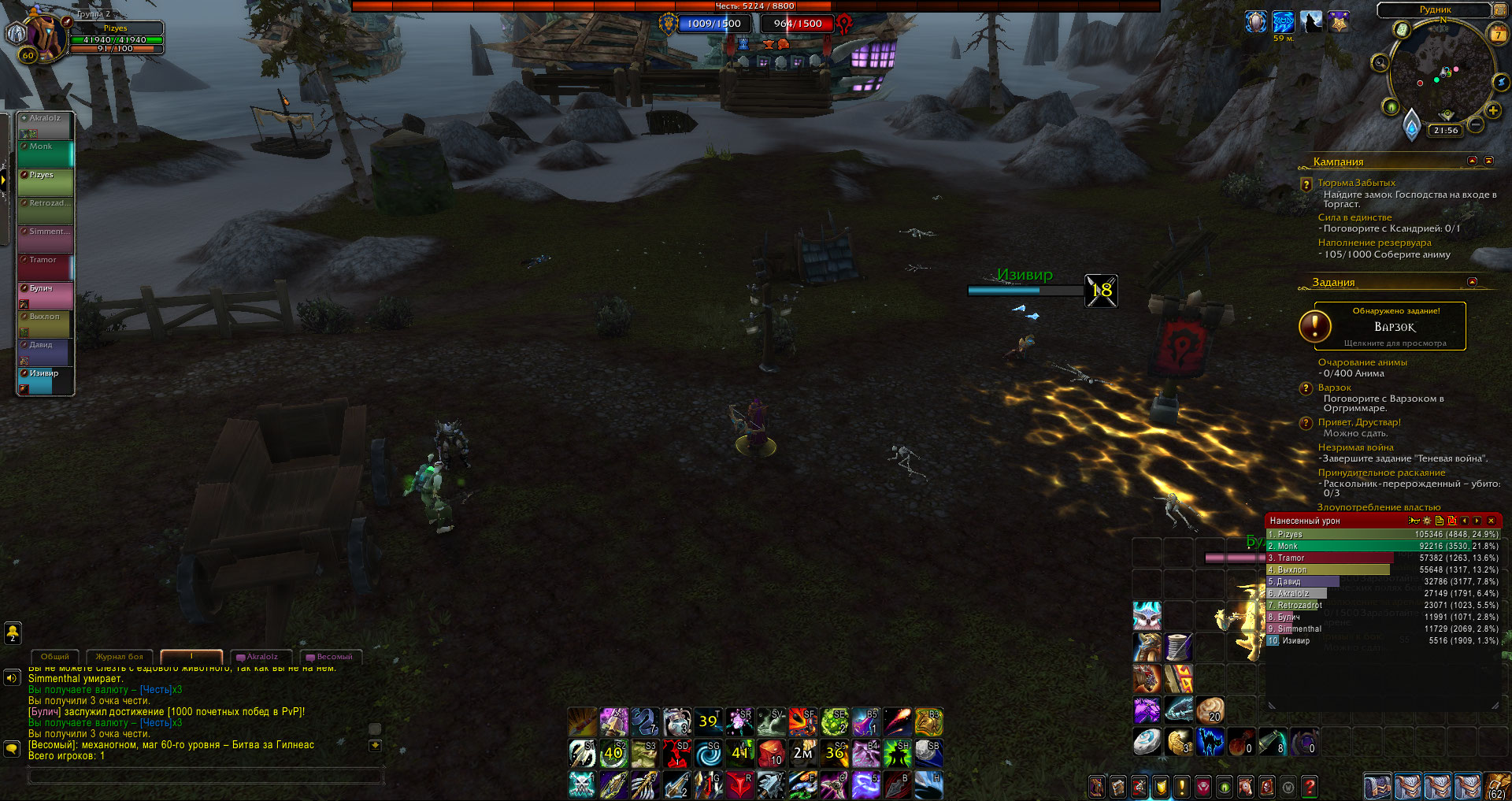Select Tramor's raid frame

coord(46,268)
